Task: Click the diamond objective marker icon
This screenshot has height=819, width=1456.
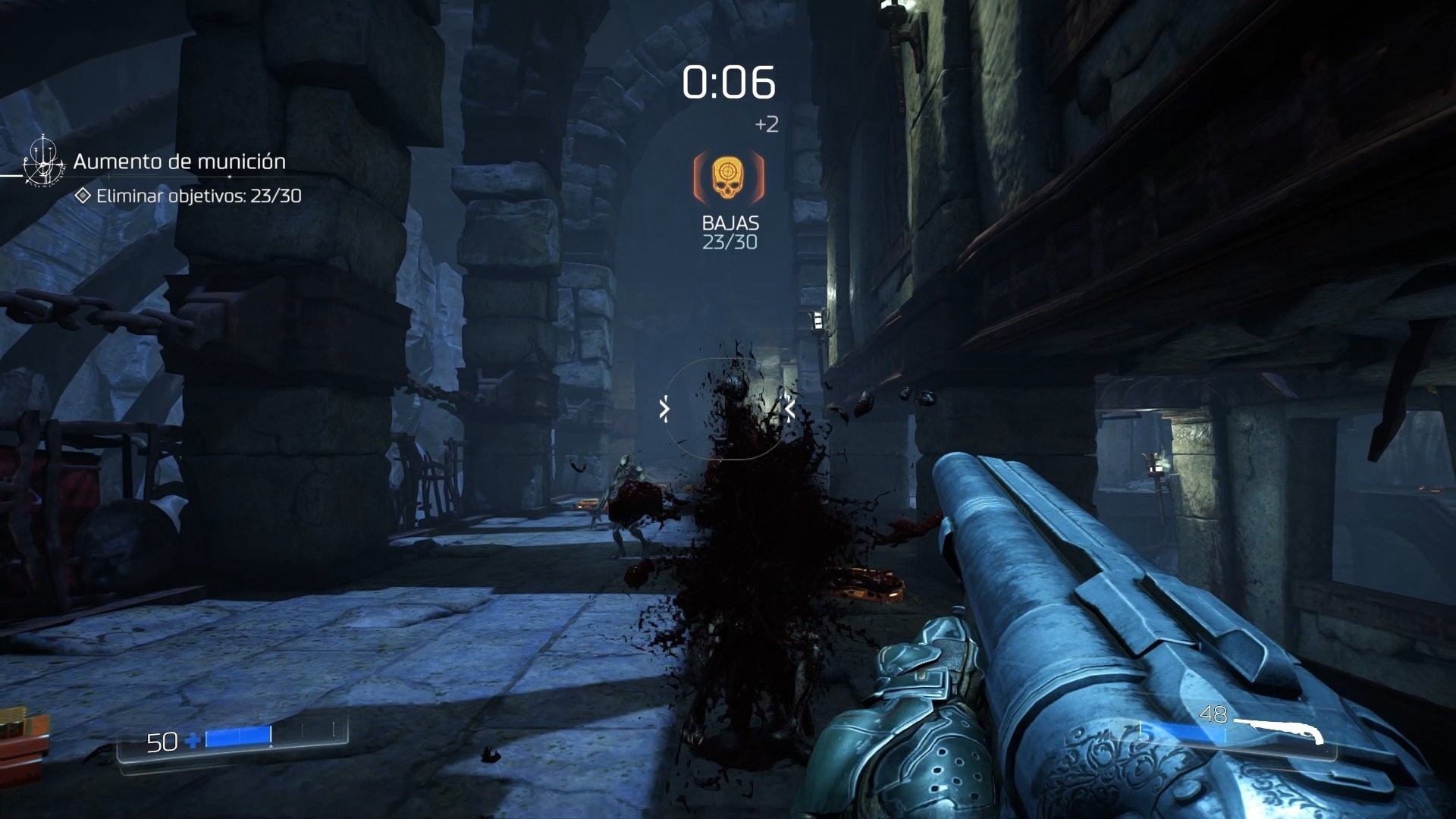Action: pyautogui.click(x=81, y=196)
